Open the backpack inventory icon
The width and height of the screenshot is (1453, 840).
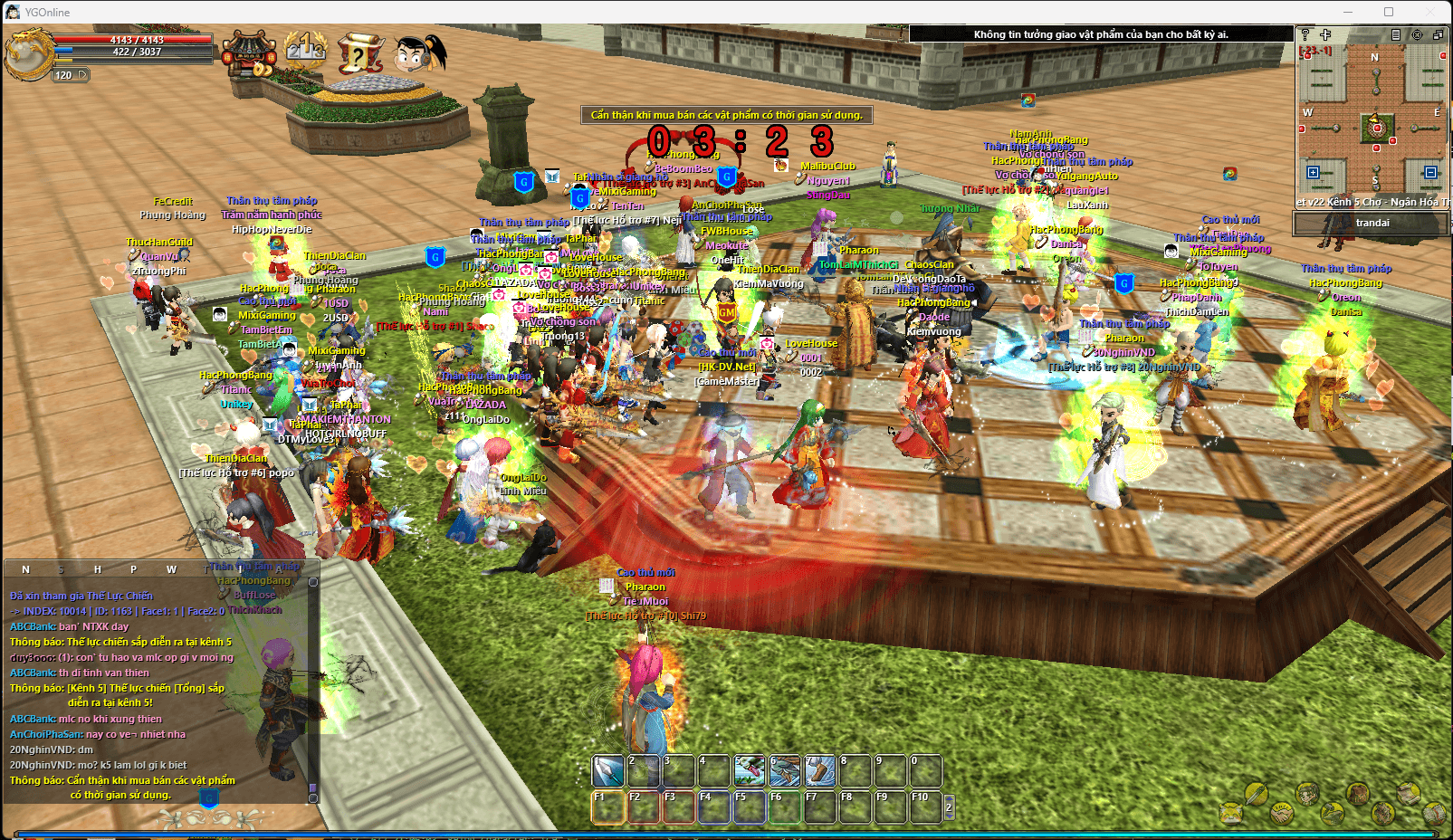(1357, 794)
